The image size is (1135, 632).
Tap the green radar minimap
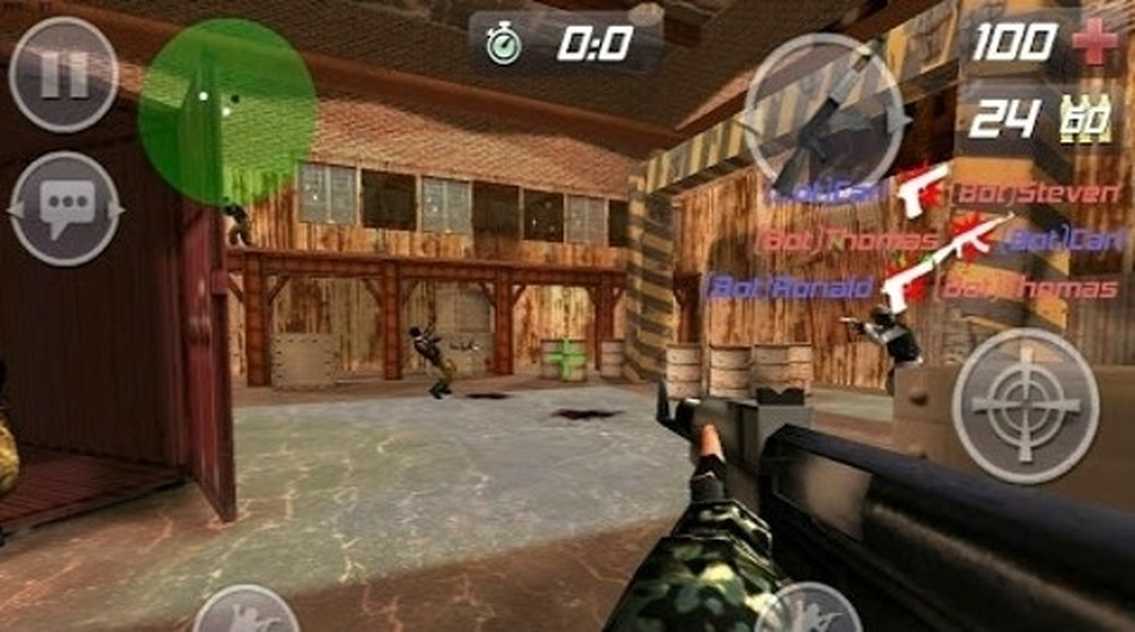pos(227,110)
